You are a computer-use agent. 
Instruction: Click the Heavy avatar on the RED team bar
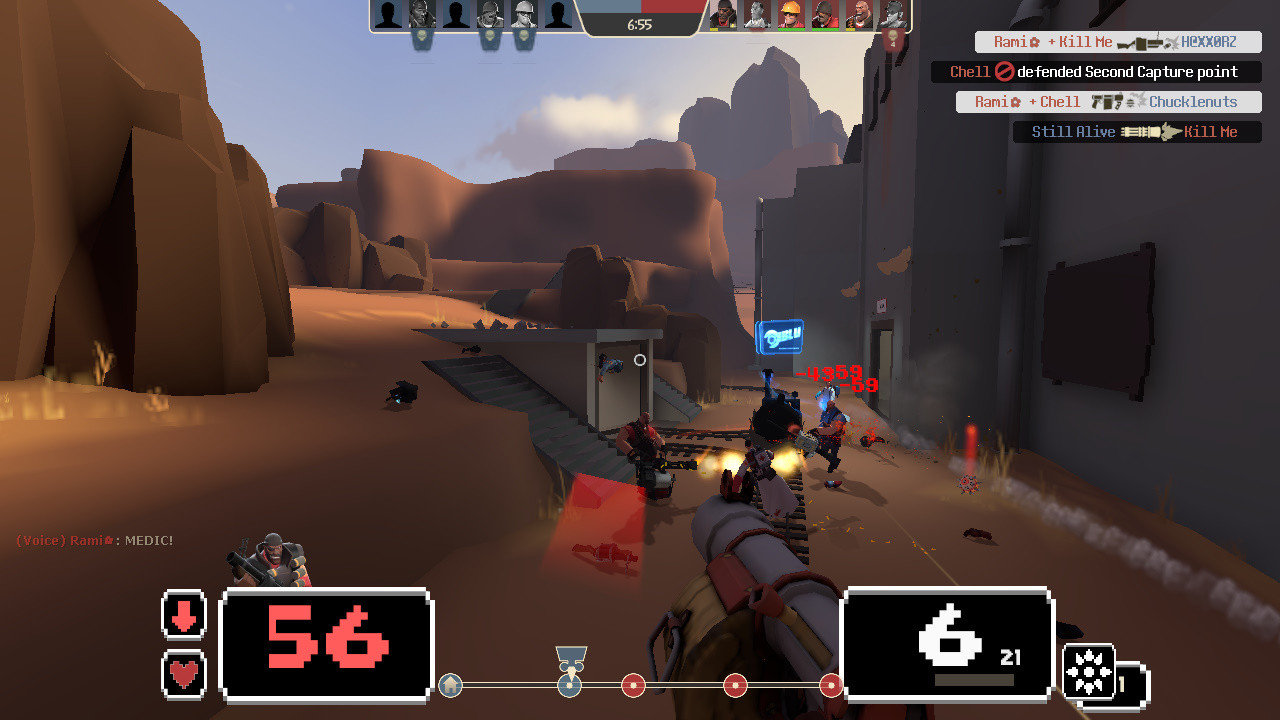(x=860, y=15)
